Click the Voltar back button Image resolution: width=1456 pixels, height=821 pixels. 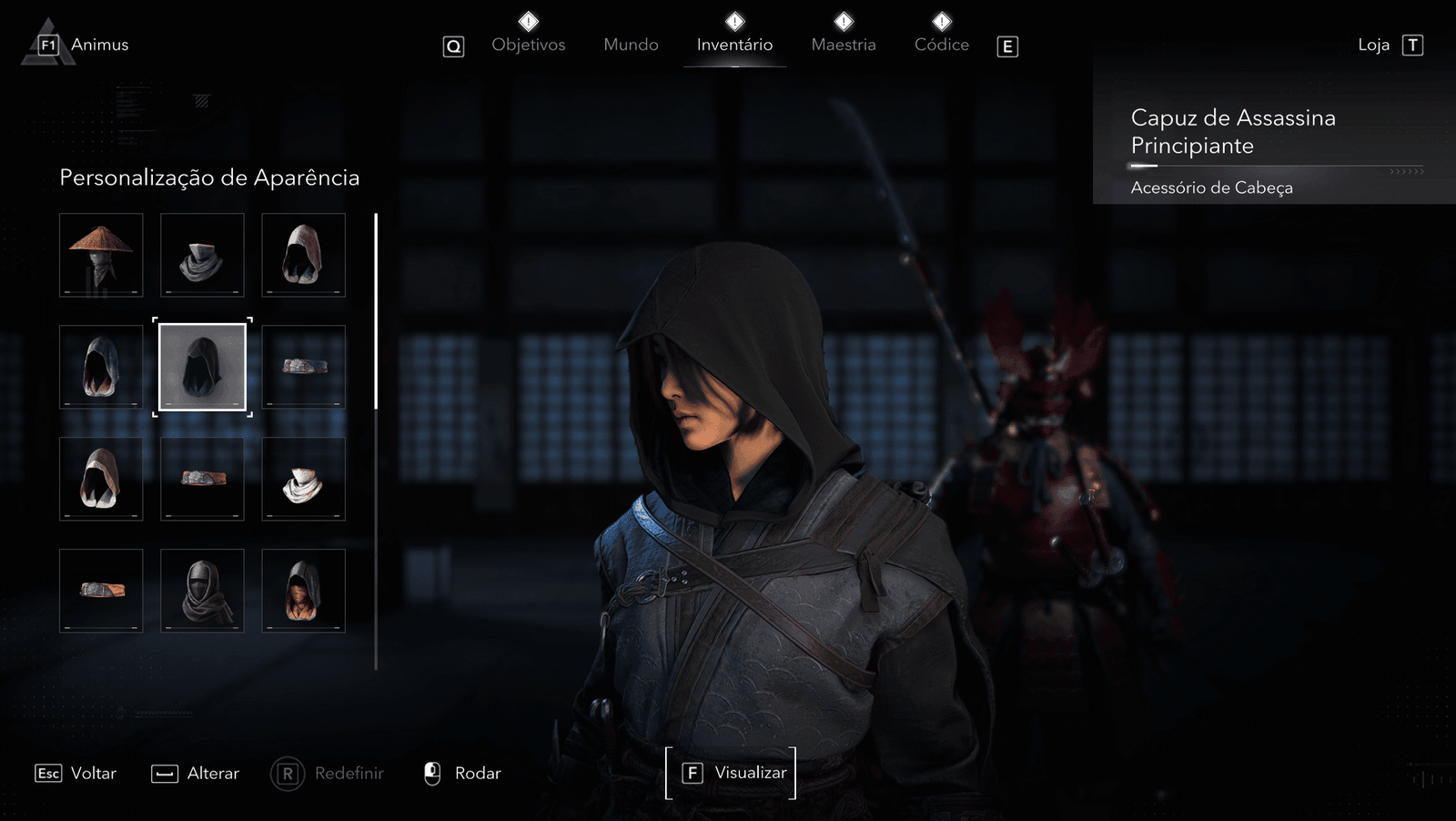76,773
